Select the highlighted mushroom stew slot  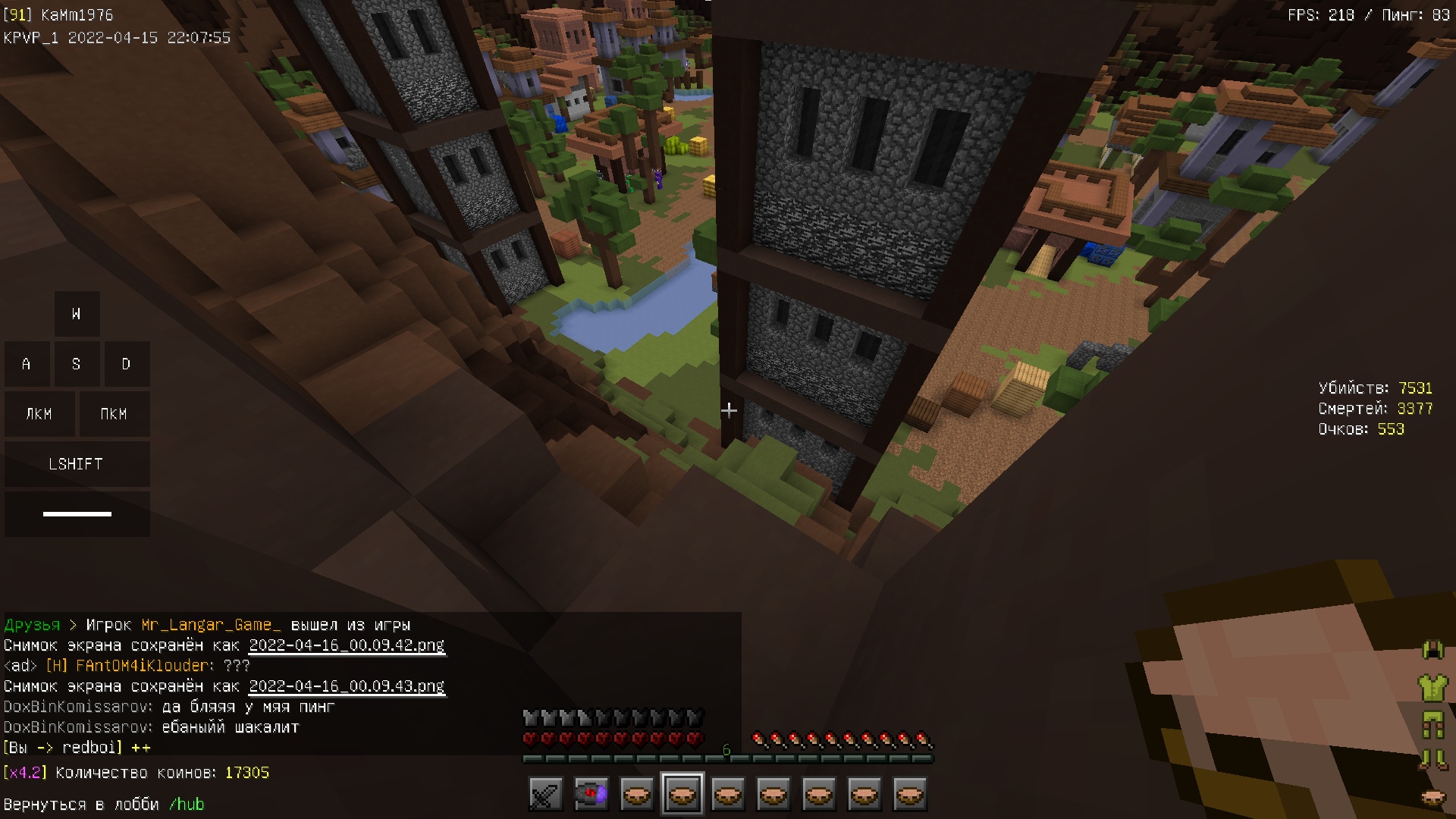coord(682,795)
